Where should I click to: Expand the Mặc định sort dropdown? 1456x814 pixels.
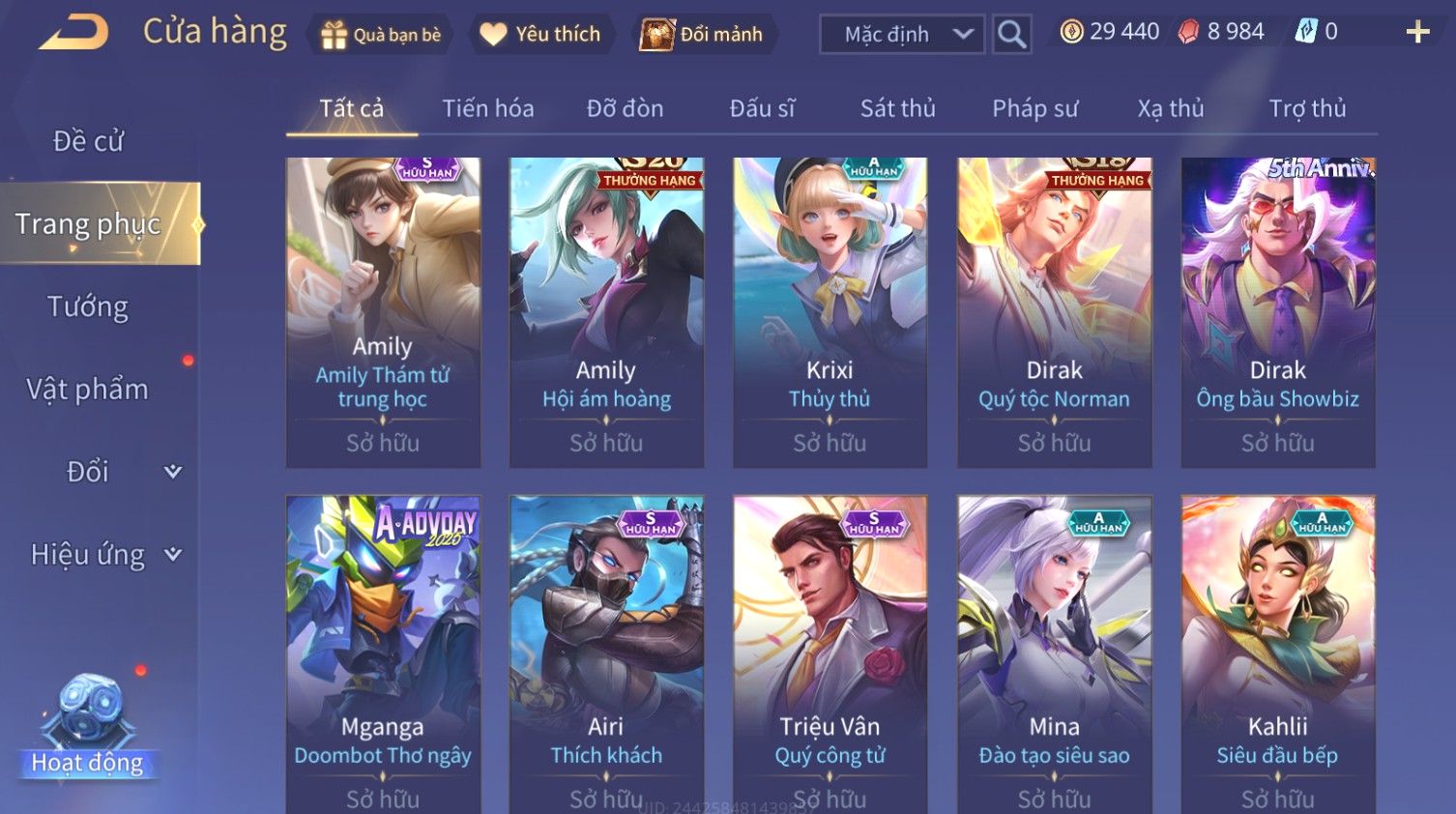902,35
